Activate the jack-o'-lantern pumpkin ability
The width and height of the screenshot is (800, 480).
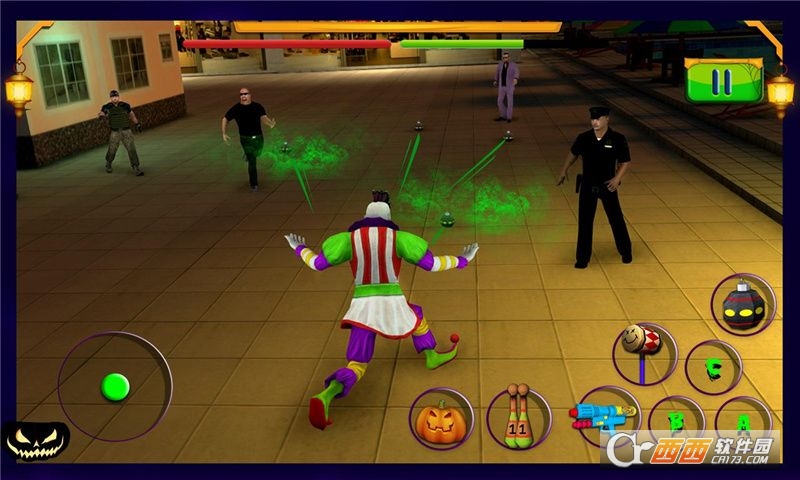(441, 418)
